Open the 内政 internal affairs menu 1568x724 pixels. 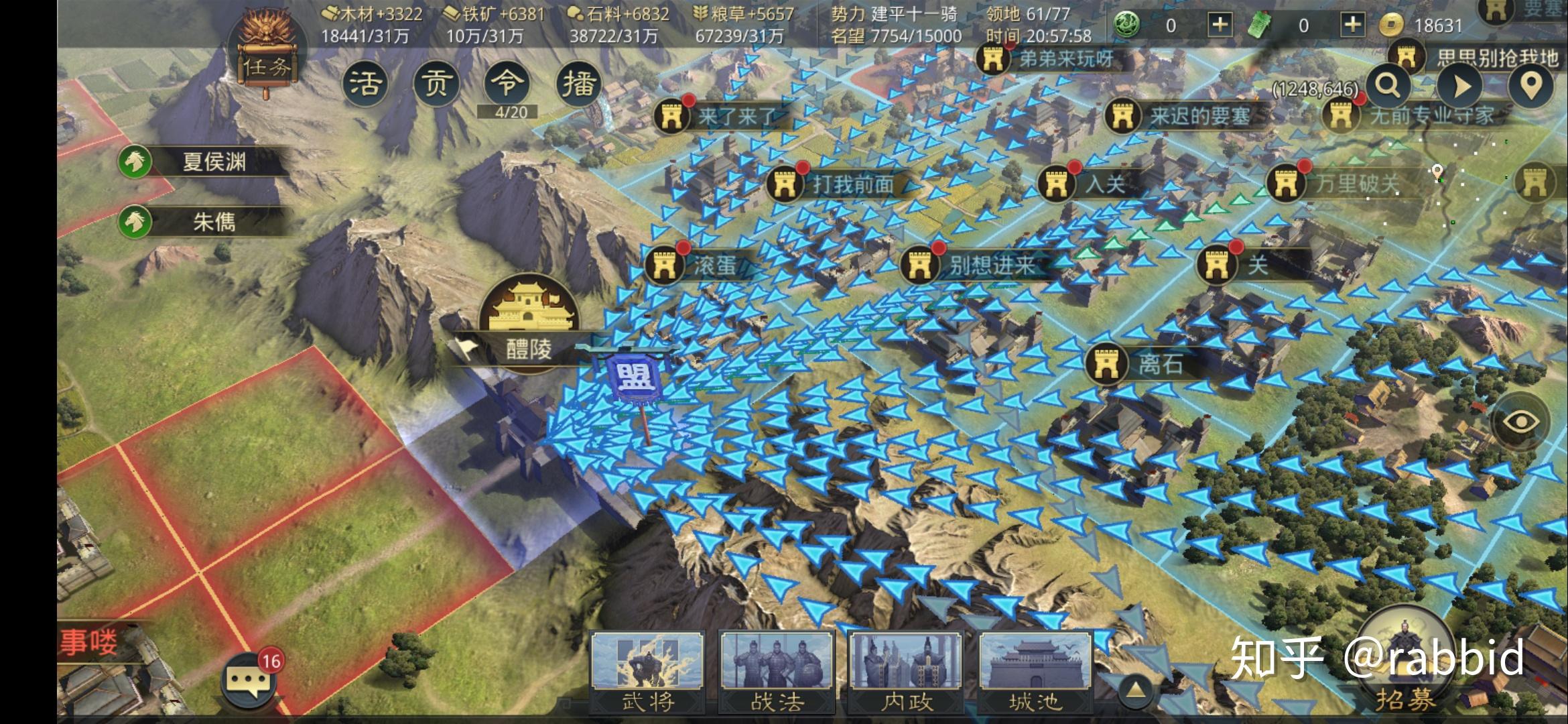click(906, 670)
